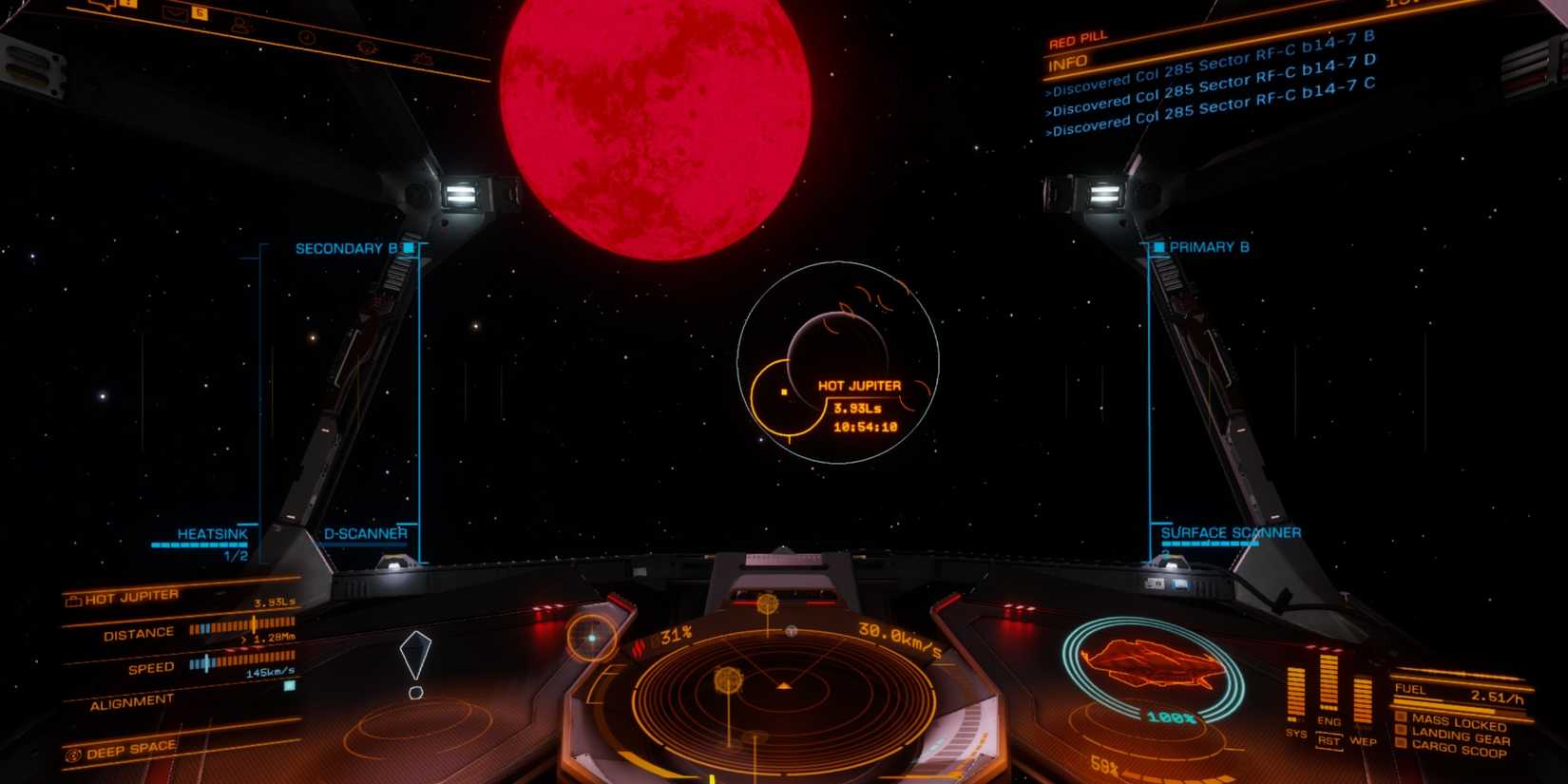Viewport: 1568px width, 784px height.
Task: Click the ENG pips distribution bar
Action: point(1328,684)
